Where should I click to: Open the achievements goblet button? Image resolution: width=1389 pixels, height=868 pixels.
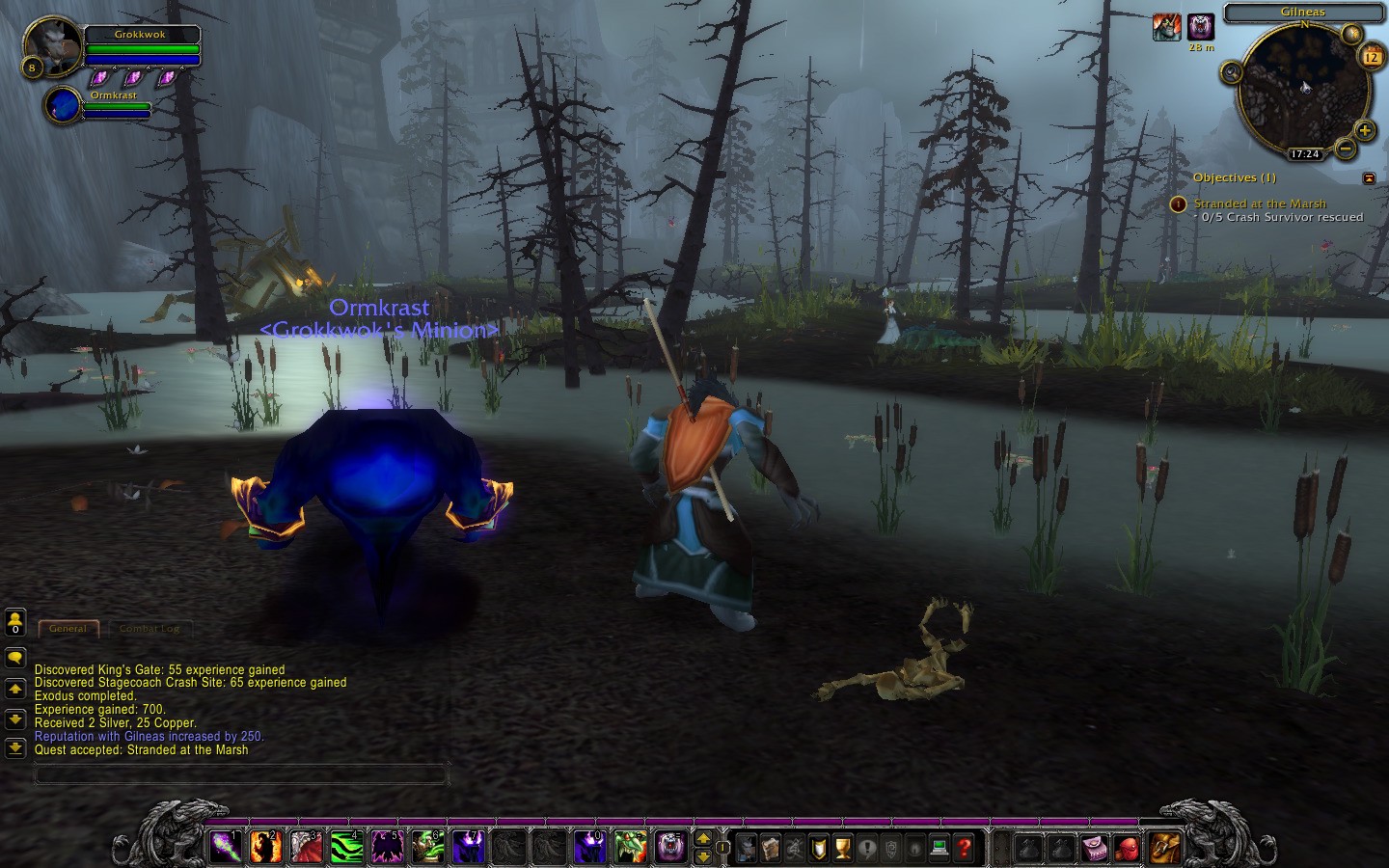tap(842, 848)
